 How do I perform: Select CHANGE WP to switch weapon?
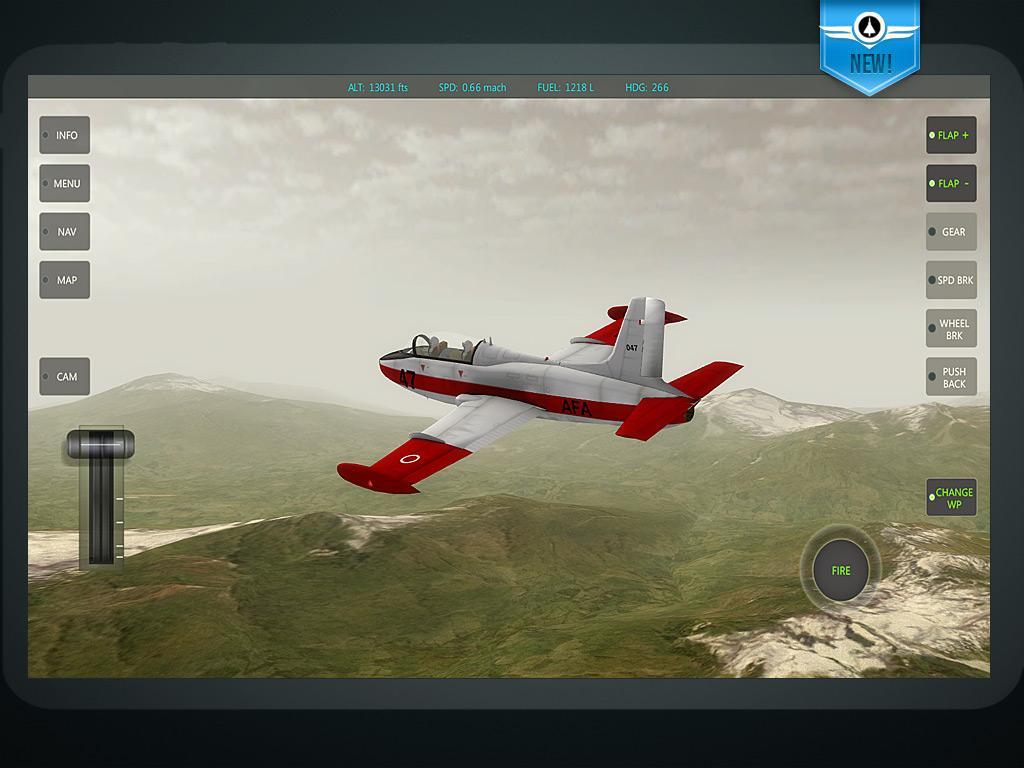click(951, 498)
